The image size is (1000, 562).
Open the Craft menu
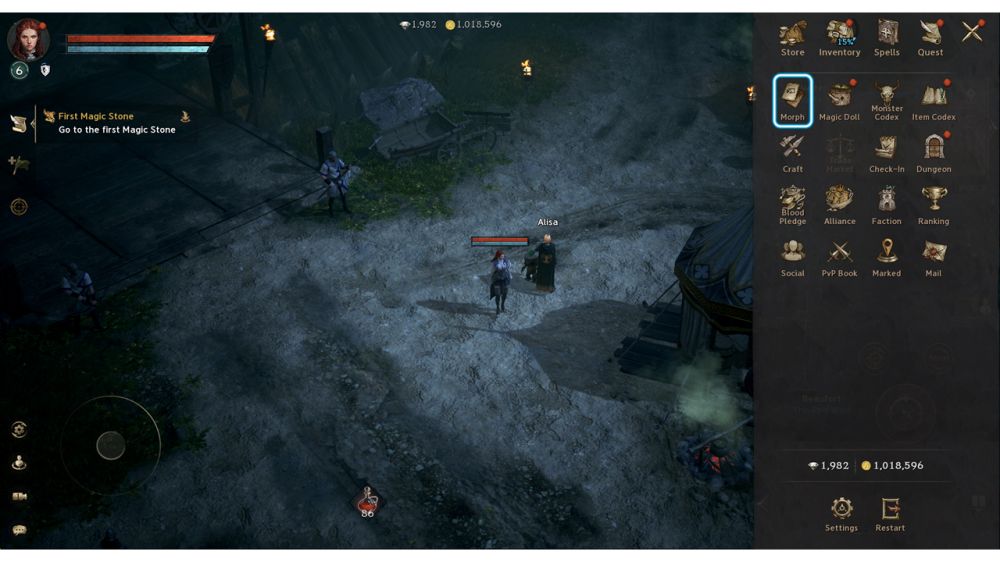[x=792, y=152]
